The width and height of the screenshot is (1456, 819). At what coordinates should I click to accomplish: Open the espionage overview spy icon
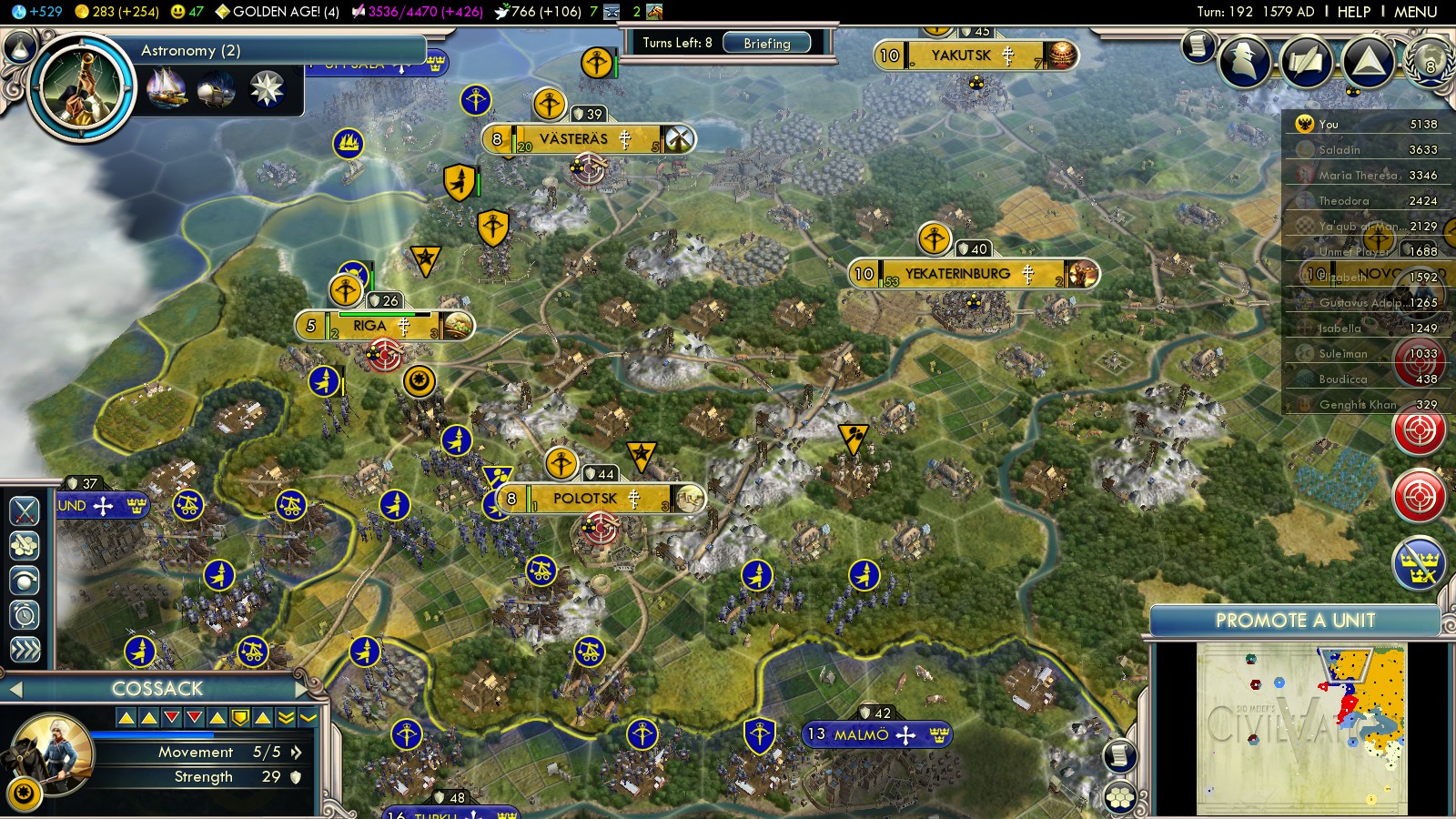[x=1244, y=60]
